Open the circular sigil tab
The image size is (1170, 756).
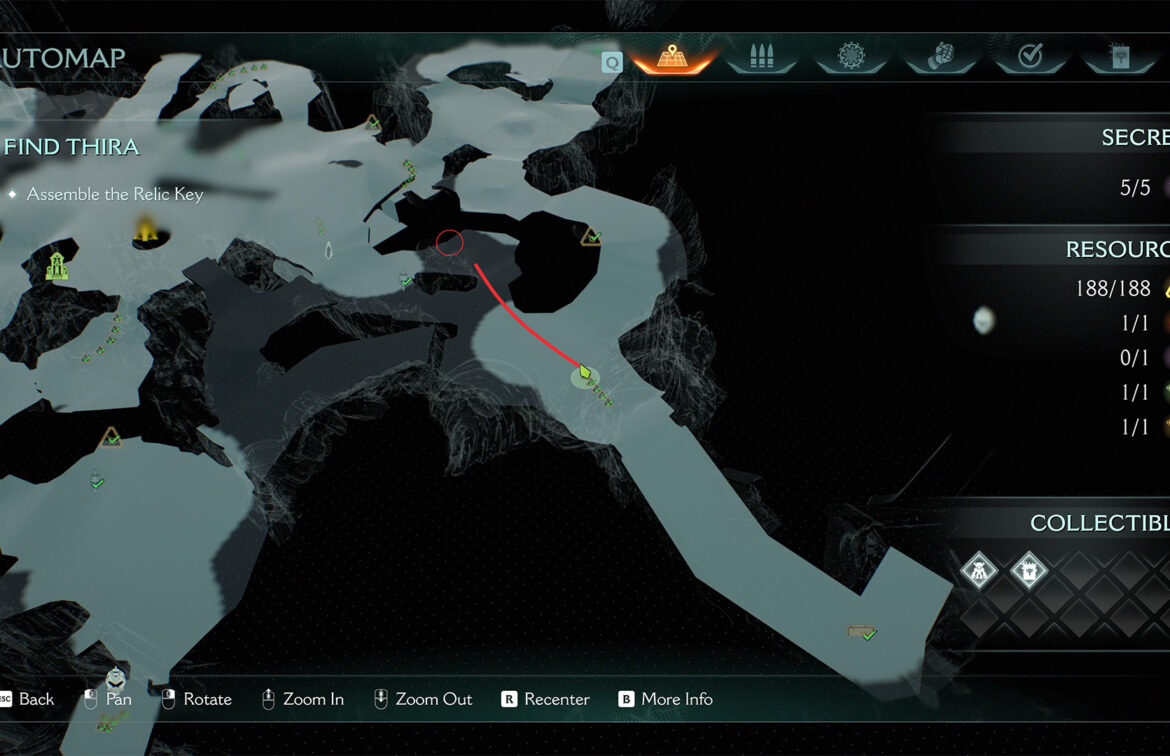coord(851,57)
